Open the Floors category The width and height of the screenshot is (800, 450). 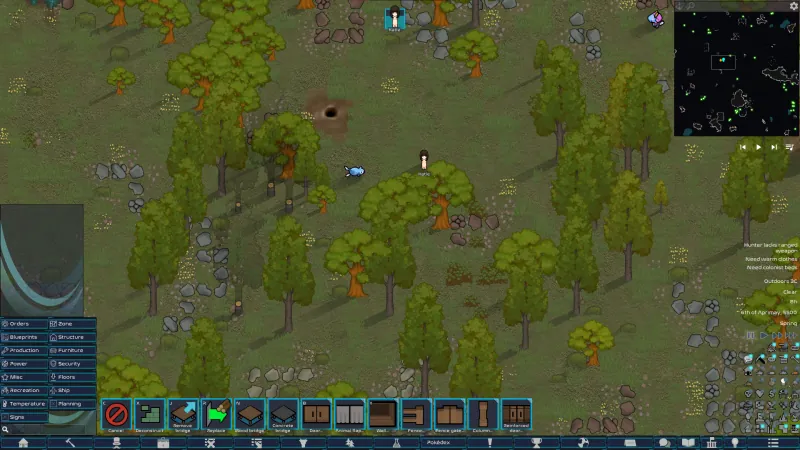click(x=73, y=377)
